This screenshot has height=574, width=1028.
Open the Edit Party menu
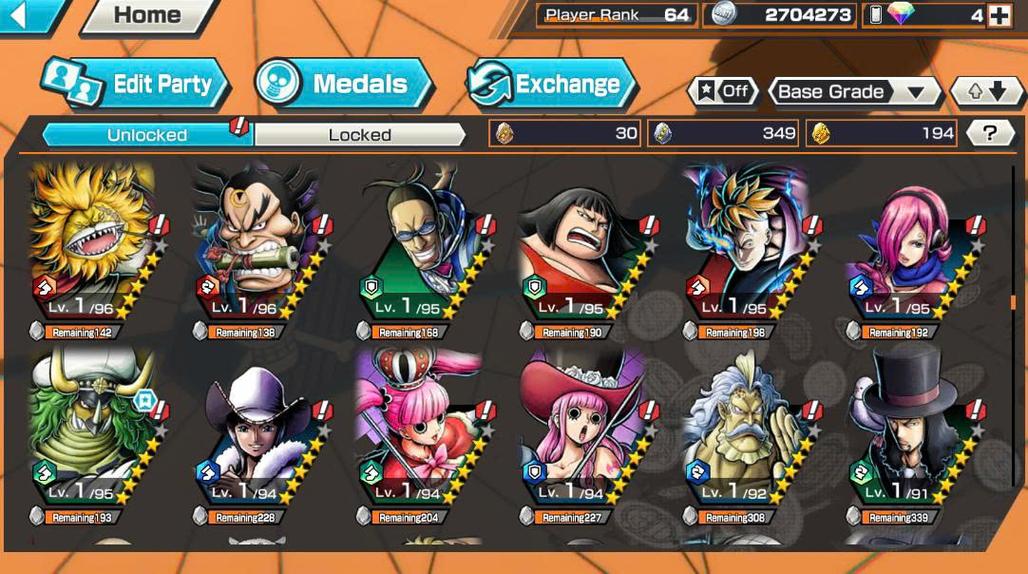135,84
